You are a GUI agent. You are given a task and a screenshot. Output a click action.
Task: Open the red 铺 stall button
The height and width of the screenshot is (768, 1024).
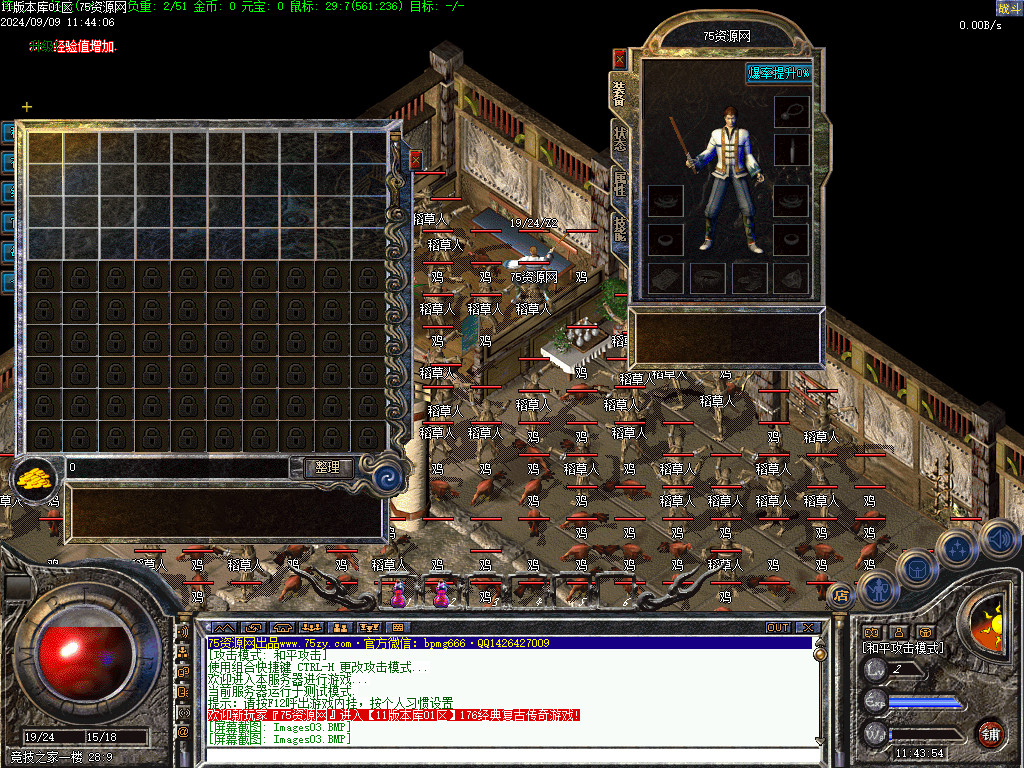990,733
